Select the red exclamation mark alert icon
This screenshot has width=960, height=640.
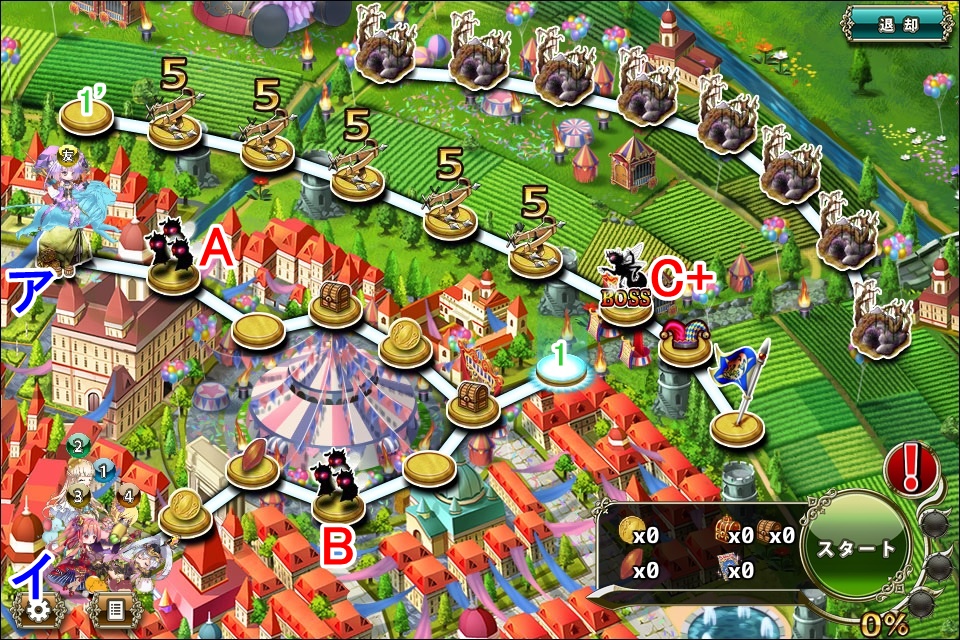tap(911, 469)
